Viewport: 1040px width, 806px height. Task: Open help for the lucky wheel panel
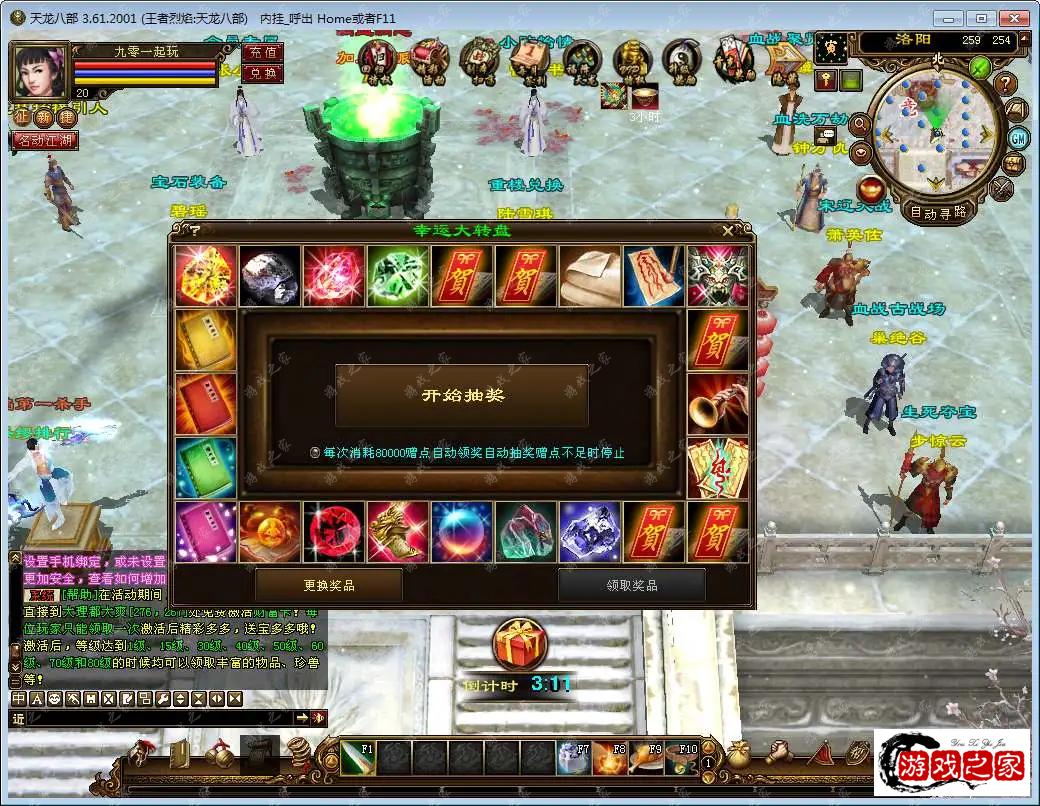[195, 230]
